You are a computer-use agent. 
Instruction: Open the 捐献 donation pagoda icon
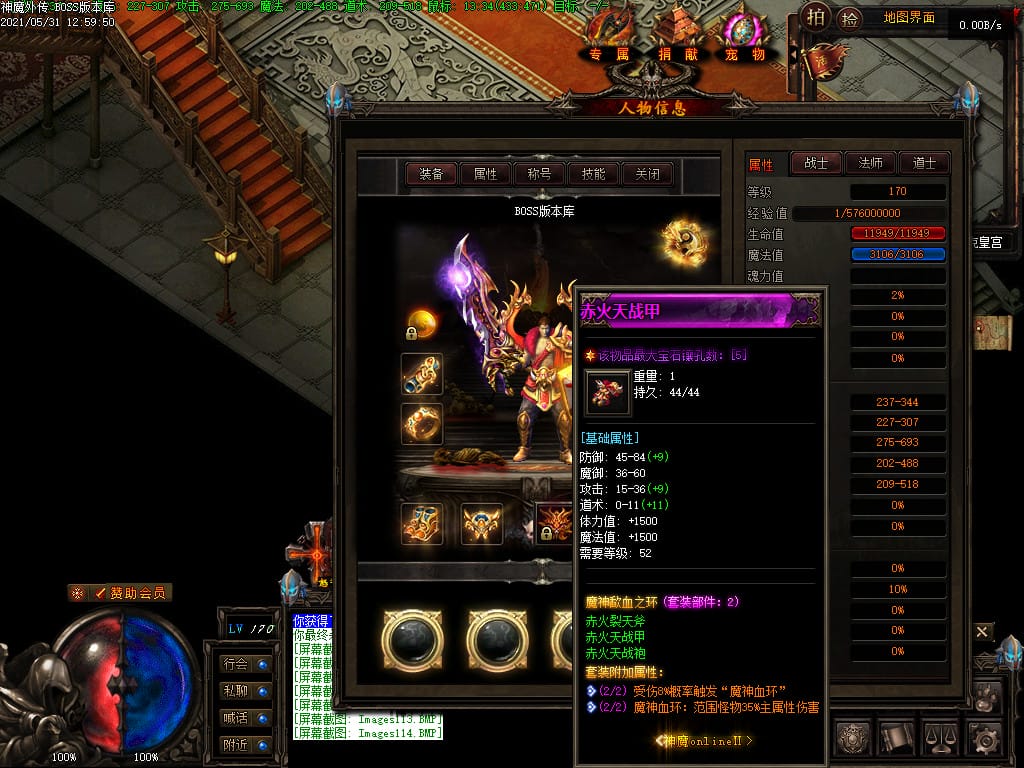pos(678,36)
